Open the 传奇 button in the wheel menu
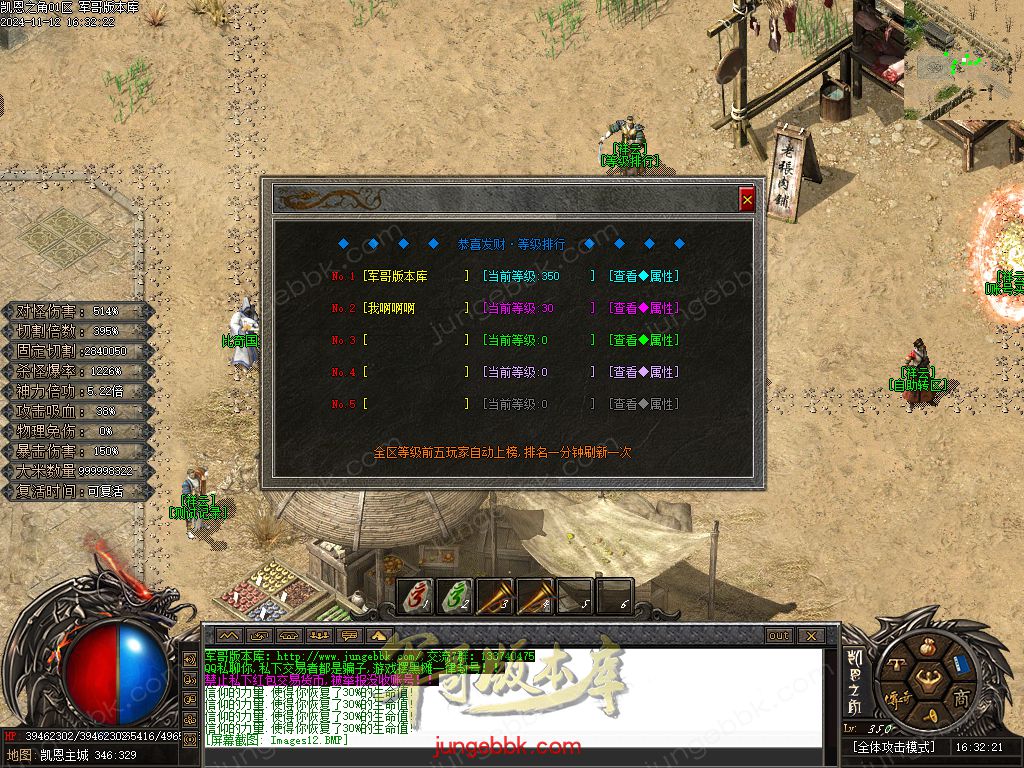This screenshot has height=768, width=1024. [895, 698]
